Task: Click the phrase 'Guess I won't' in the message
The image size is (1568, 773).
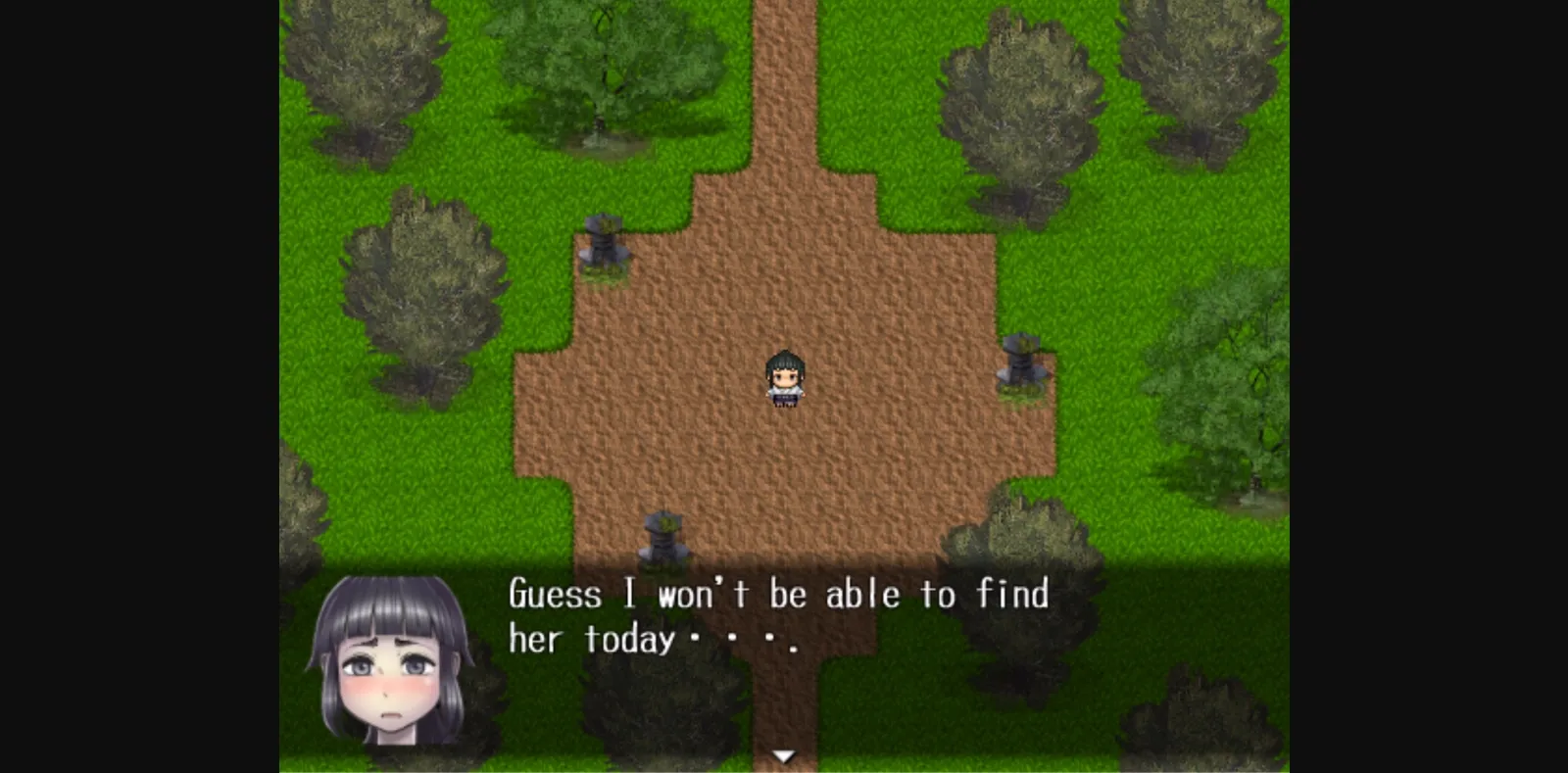Action: (627, 594)
